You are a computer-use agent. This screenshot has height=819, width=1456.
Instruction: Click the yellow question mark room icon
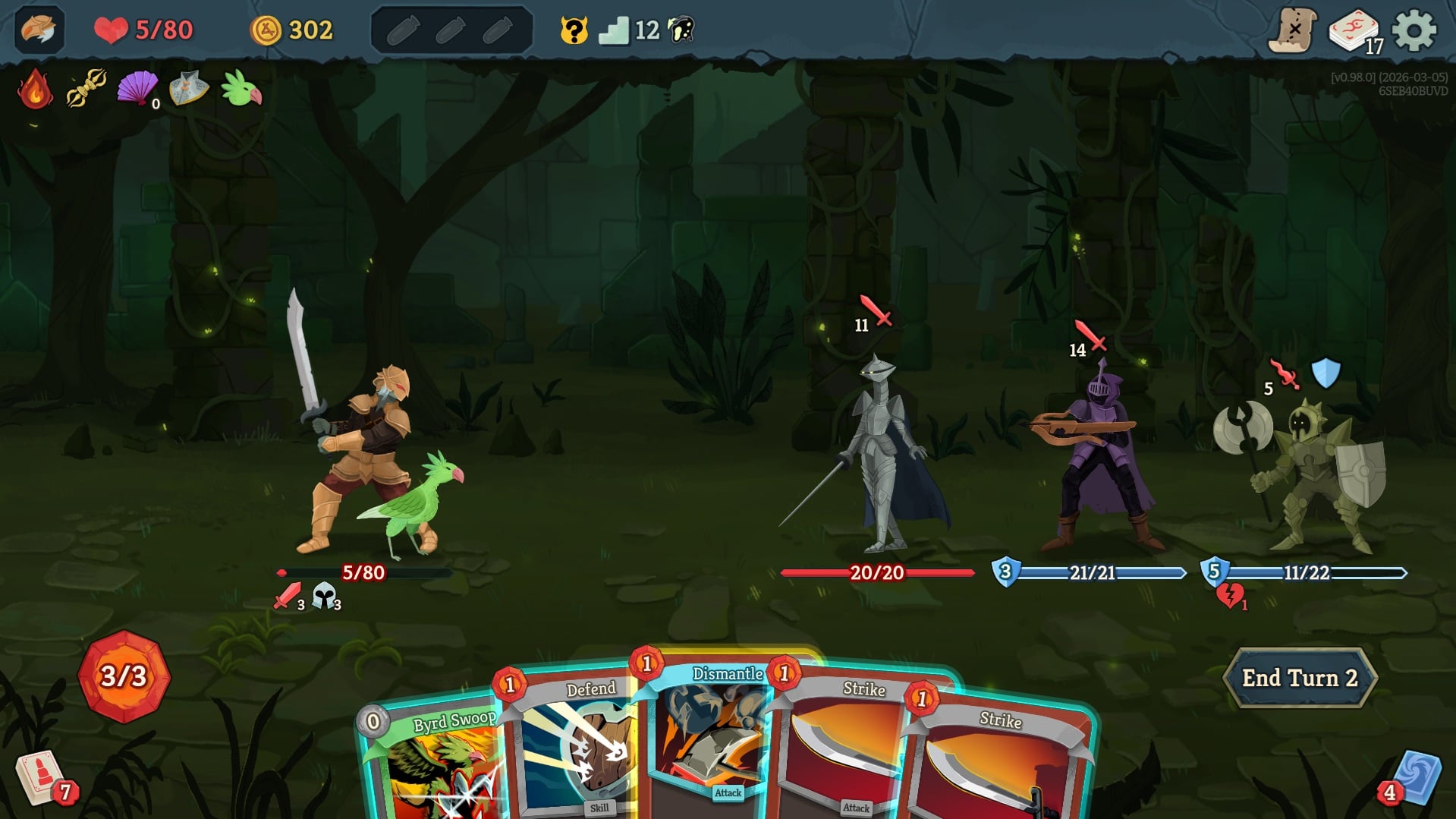(x=574, y=30)
